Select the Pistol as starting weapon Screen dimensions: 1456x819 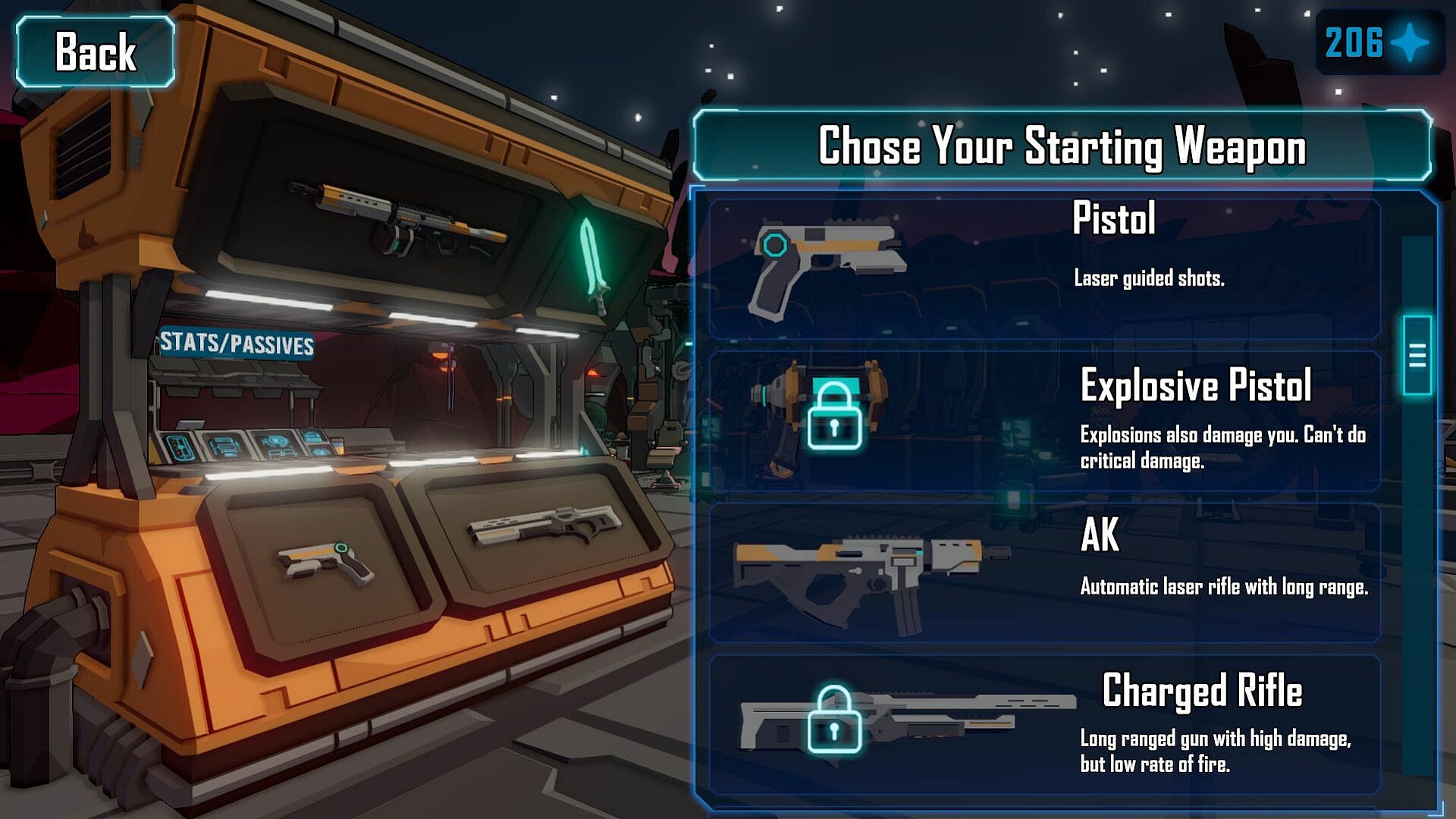click(1043, 268)
